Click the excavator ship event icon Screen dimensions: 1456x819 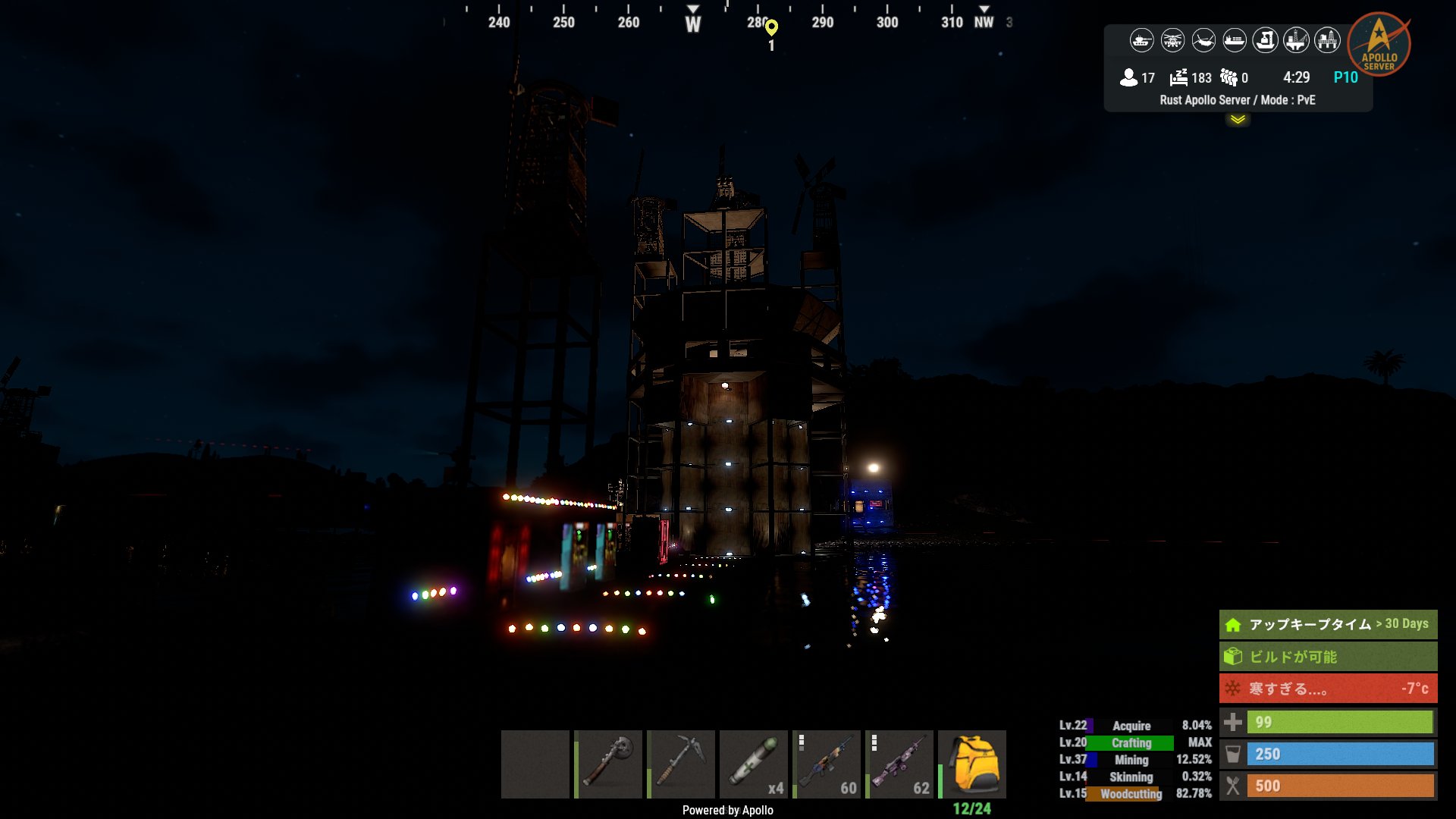pyautogui.click(x=1265, y=40)
